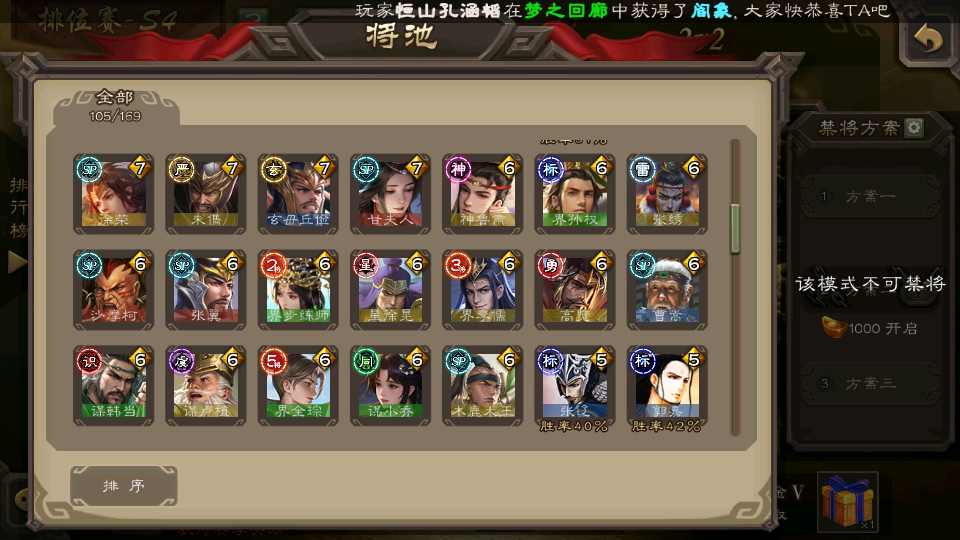Open the 禁将方案 settings gear
960x540 pixels.
click(913, 128)
